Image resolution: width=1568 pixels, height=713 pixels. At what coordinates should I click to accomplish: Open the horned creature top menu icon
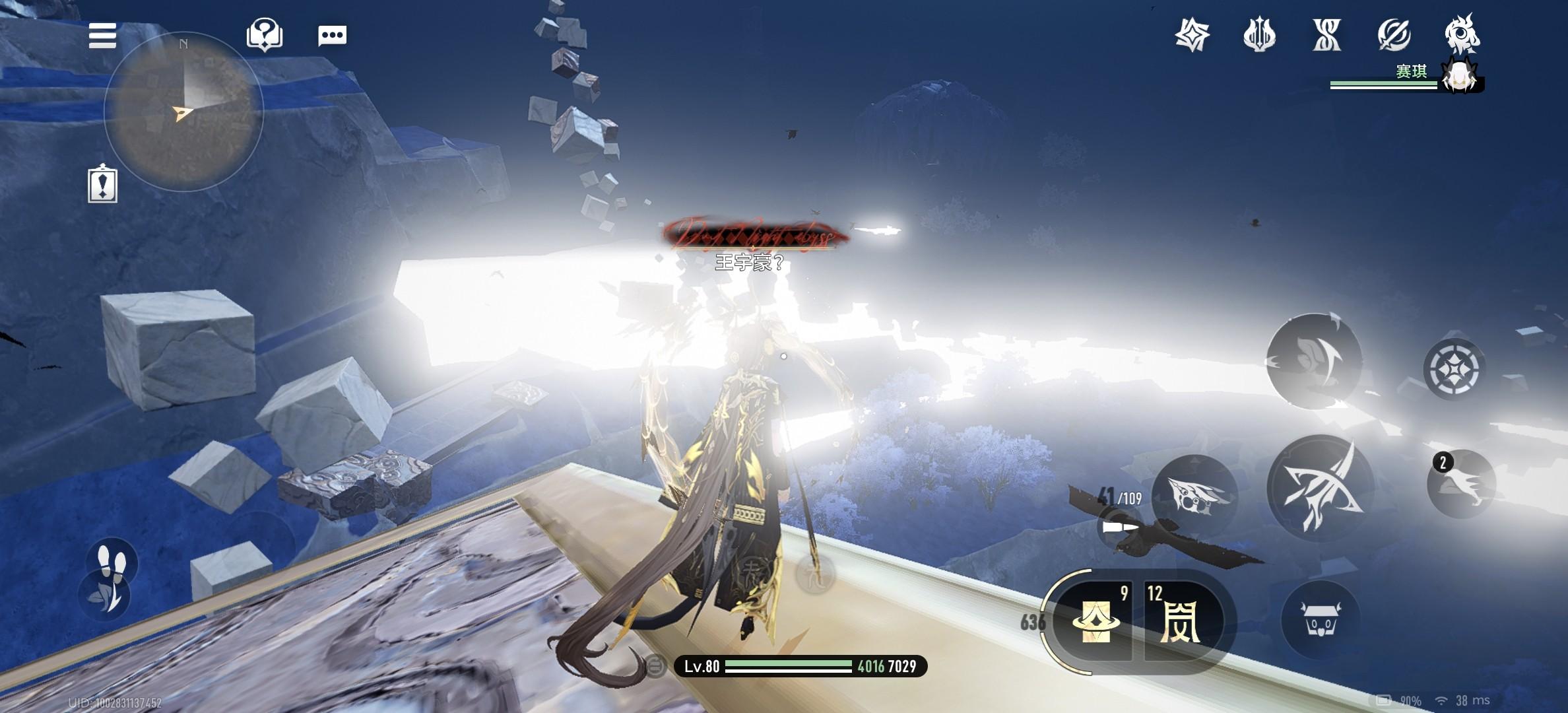pos(1461,33)
